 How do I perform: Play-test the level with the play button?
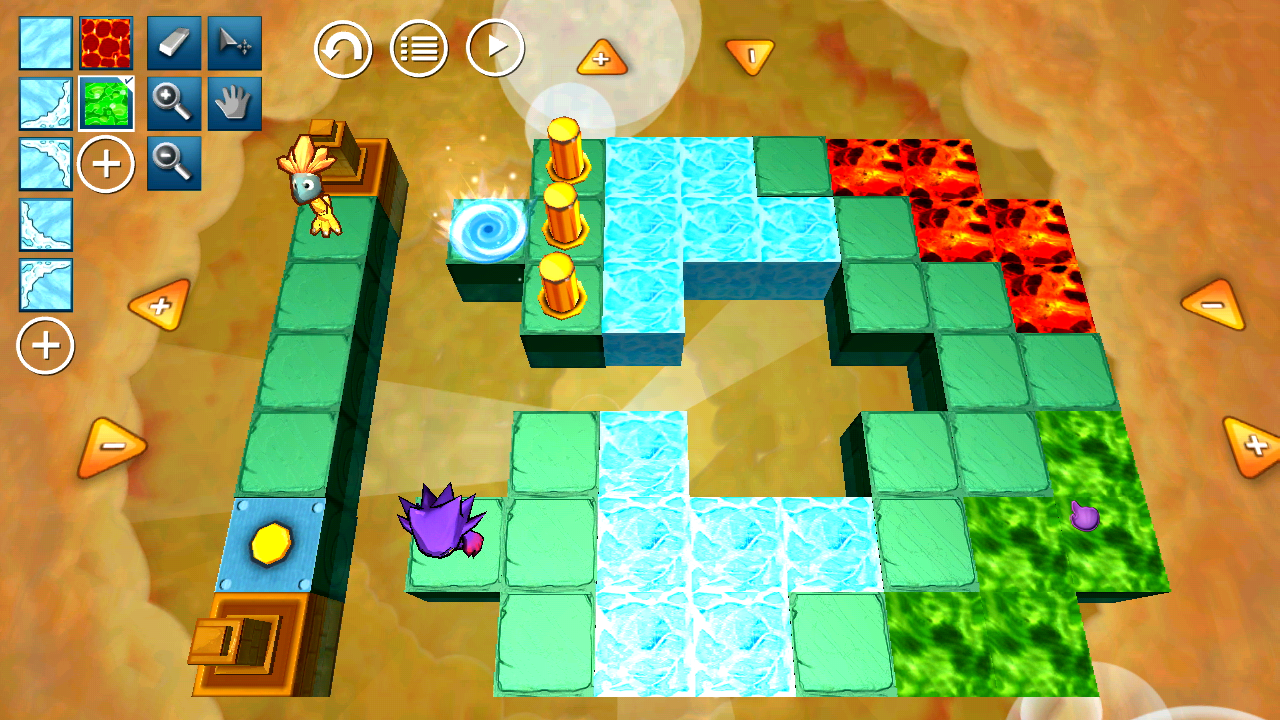[x=495, y=49]
